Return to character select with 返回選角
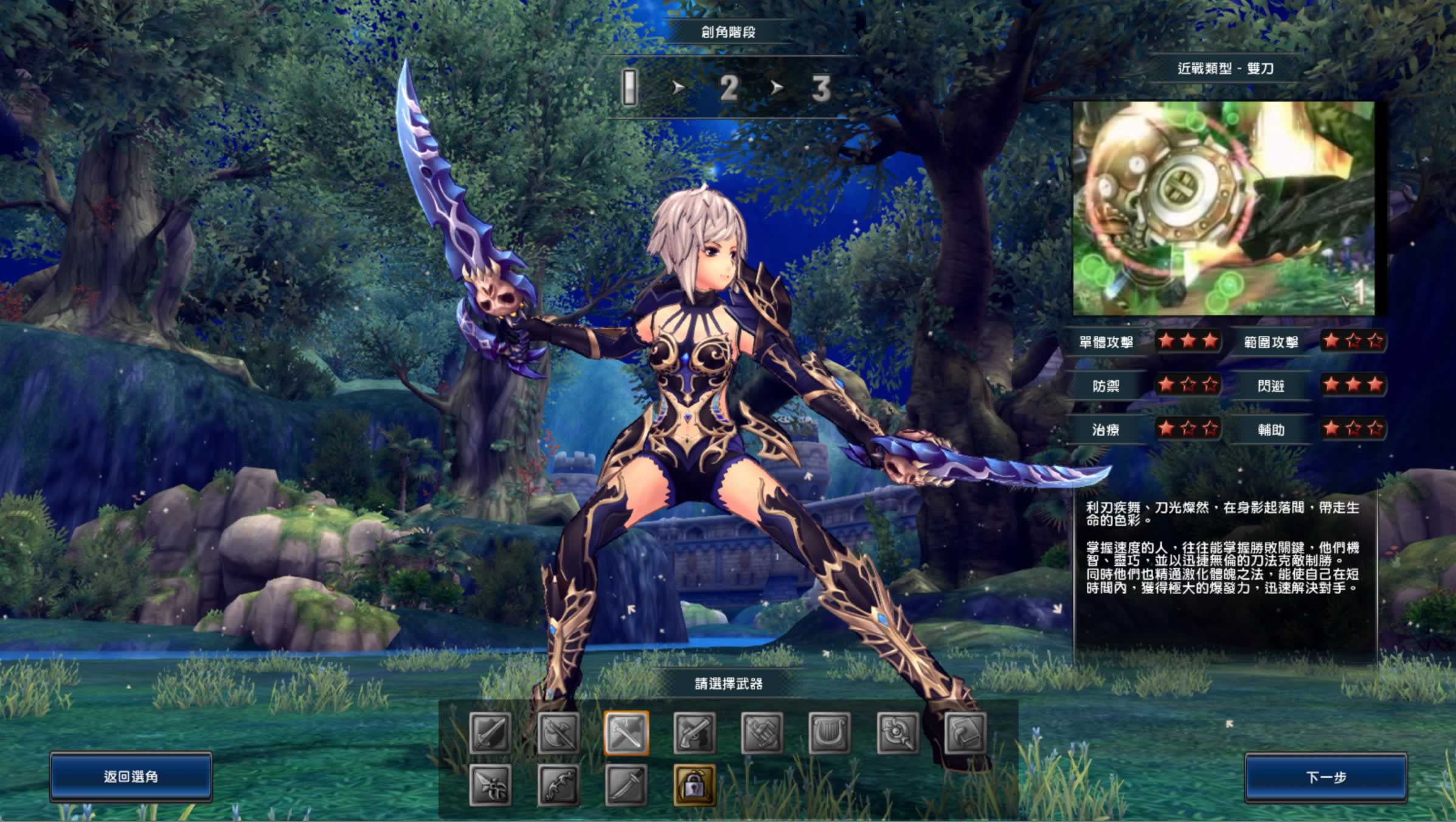The image size is (1456, 822). tap(131, 776)
